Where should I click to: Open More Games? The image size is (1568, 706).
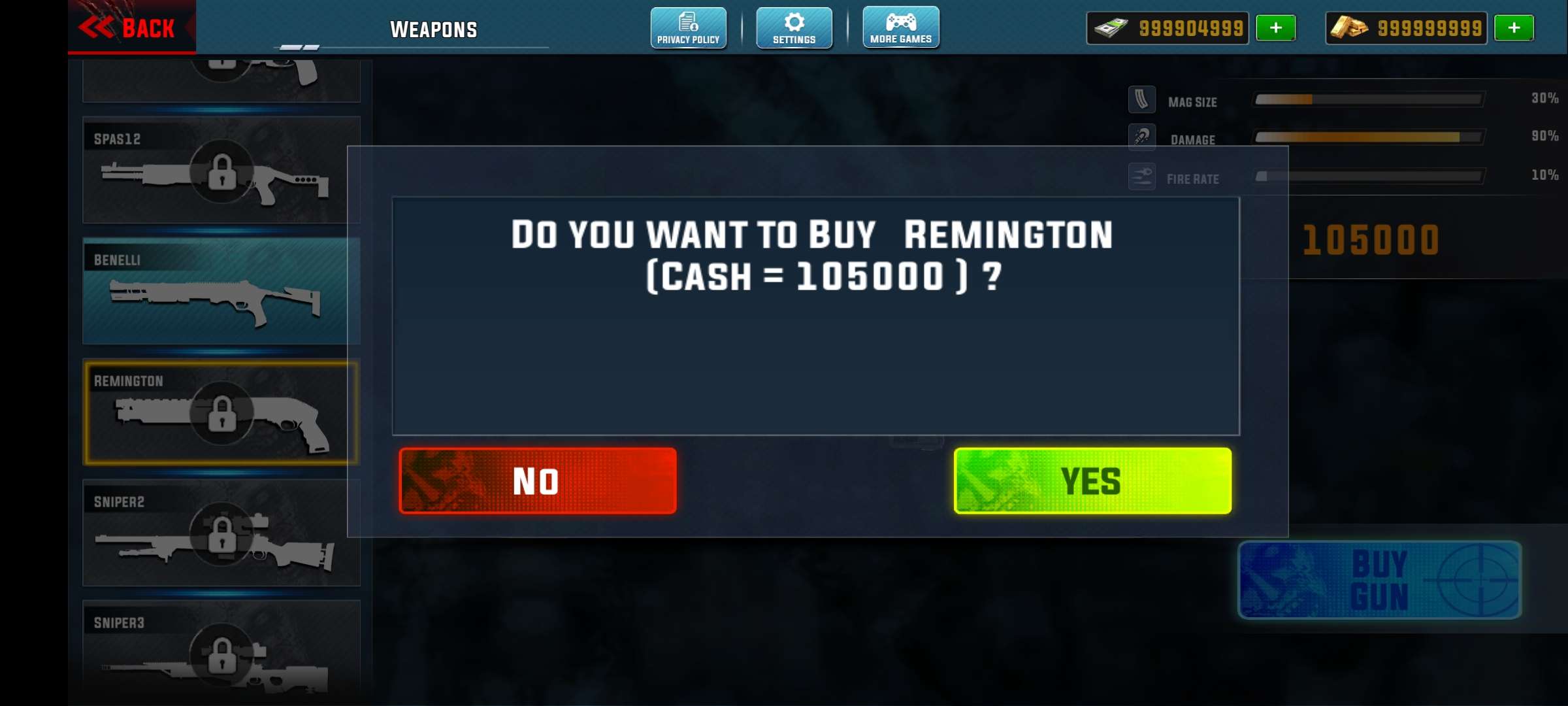pyautogui.click(x=901, y=28)
